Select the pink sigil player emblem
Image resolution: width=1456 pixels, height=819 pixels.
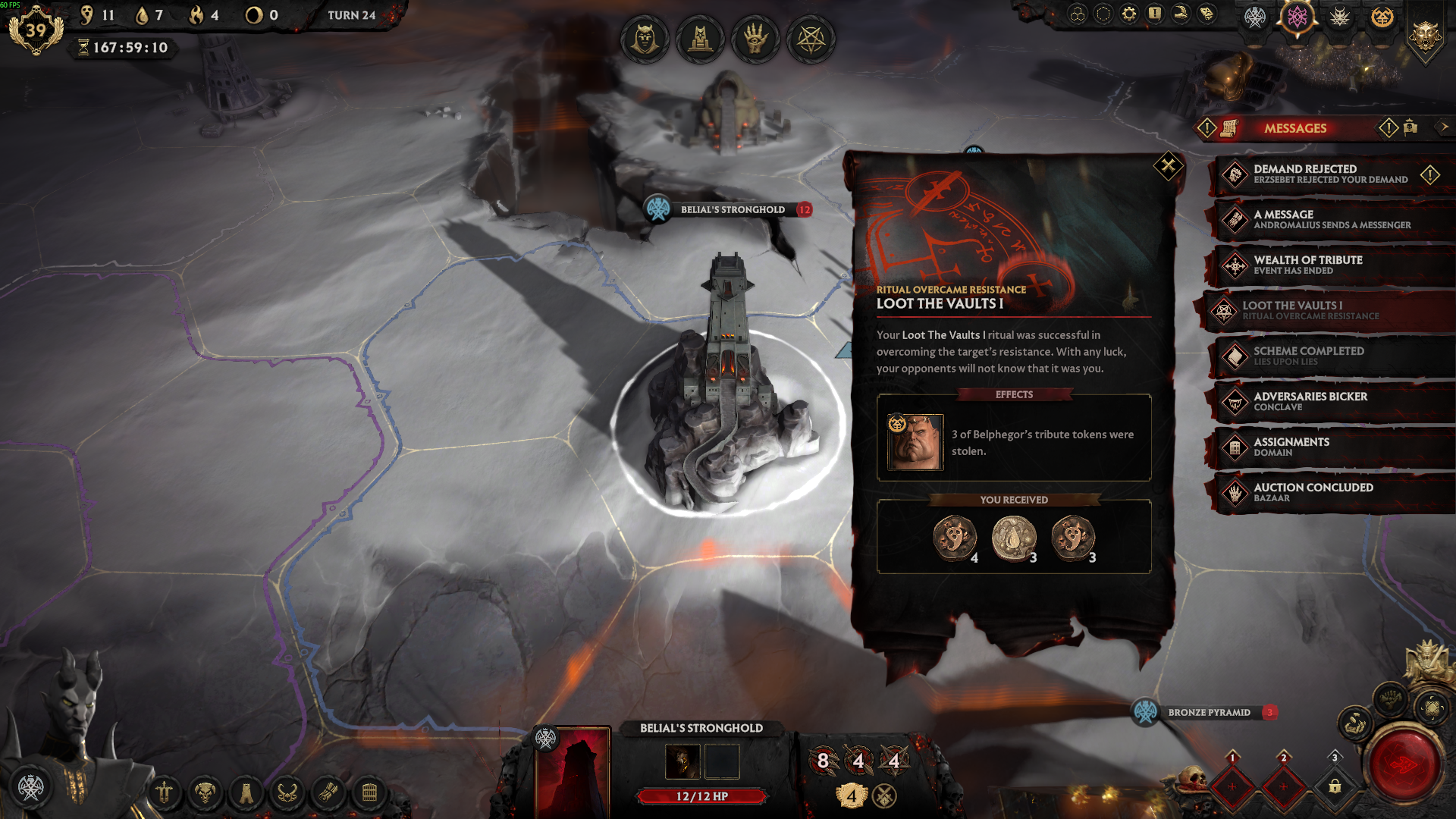[x=1298, y=17]
